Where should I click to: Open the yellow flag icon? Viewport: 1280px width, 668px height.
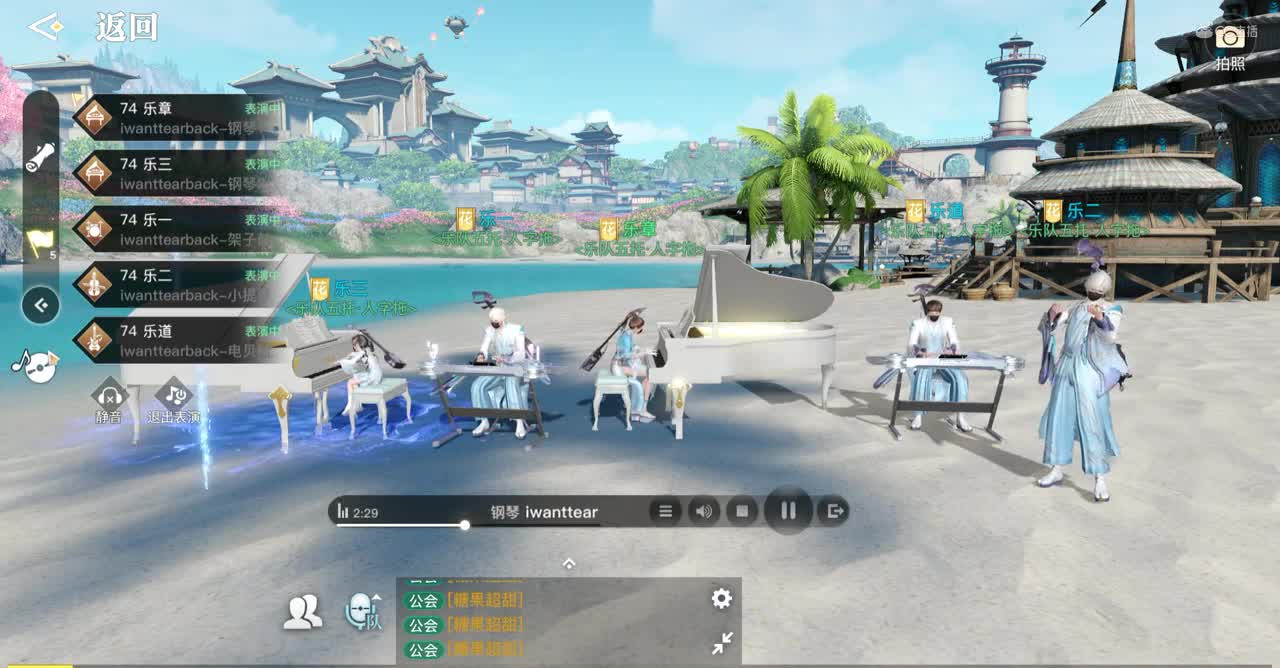[x=40, y=242]
